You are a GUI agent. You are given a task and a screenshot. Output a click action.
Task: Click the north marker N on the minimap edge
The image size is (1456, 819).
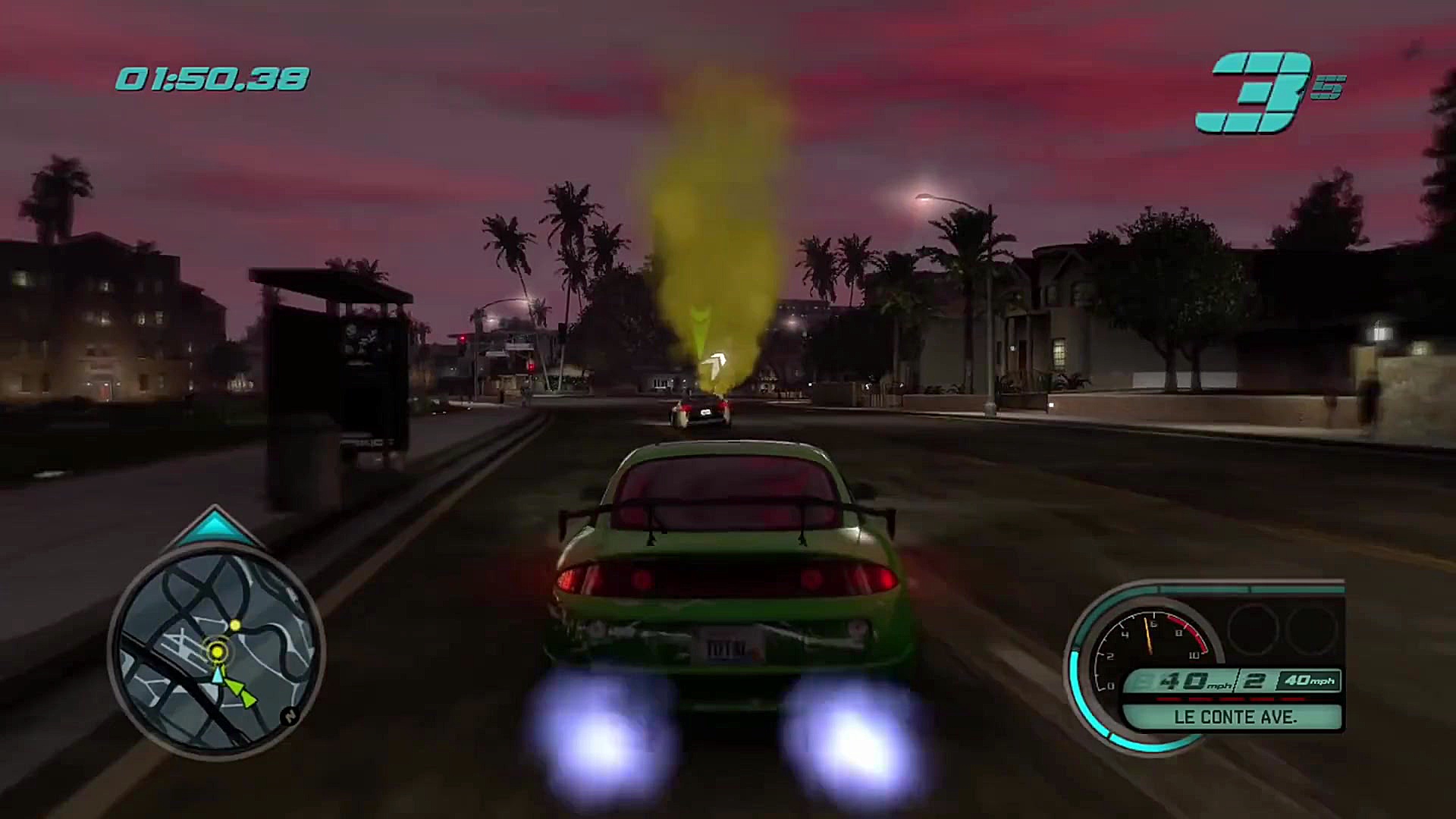coord(290,716)
